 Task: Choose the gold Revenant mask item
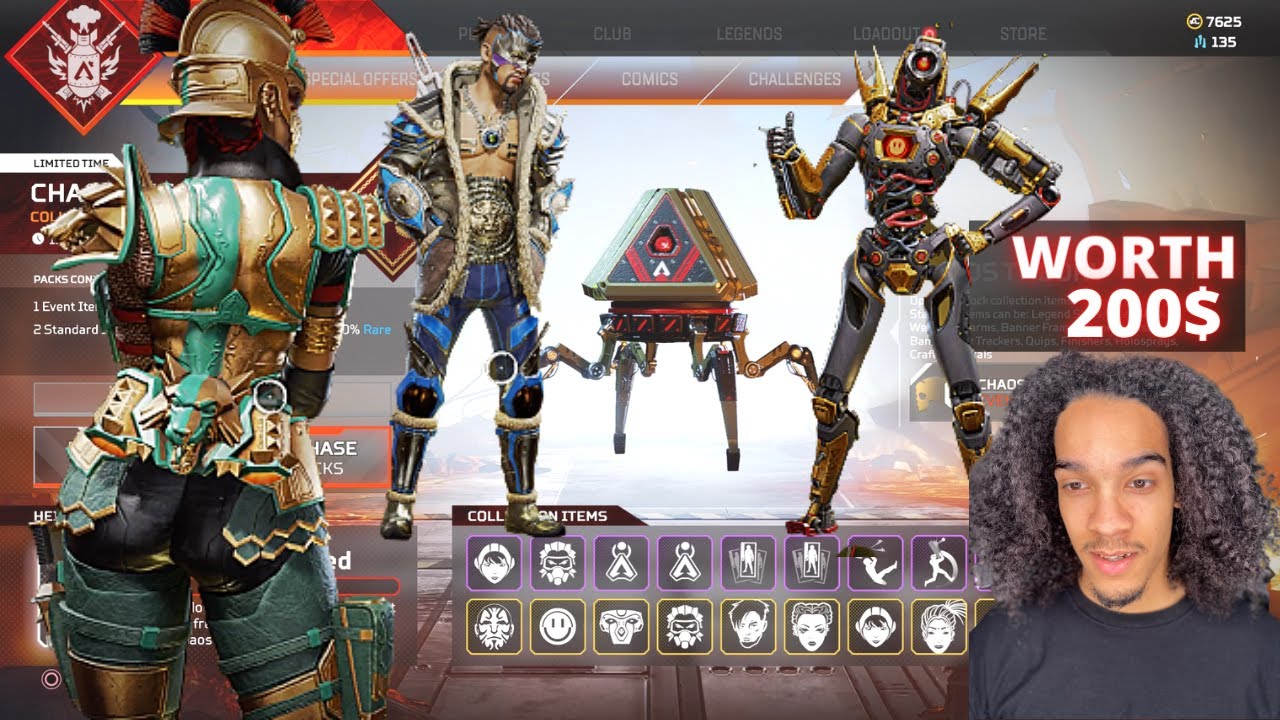click(x=621, y=627)
